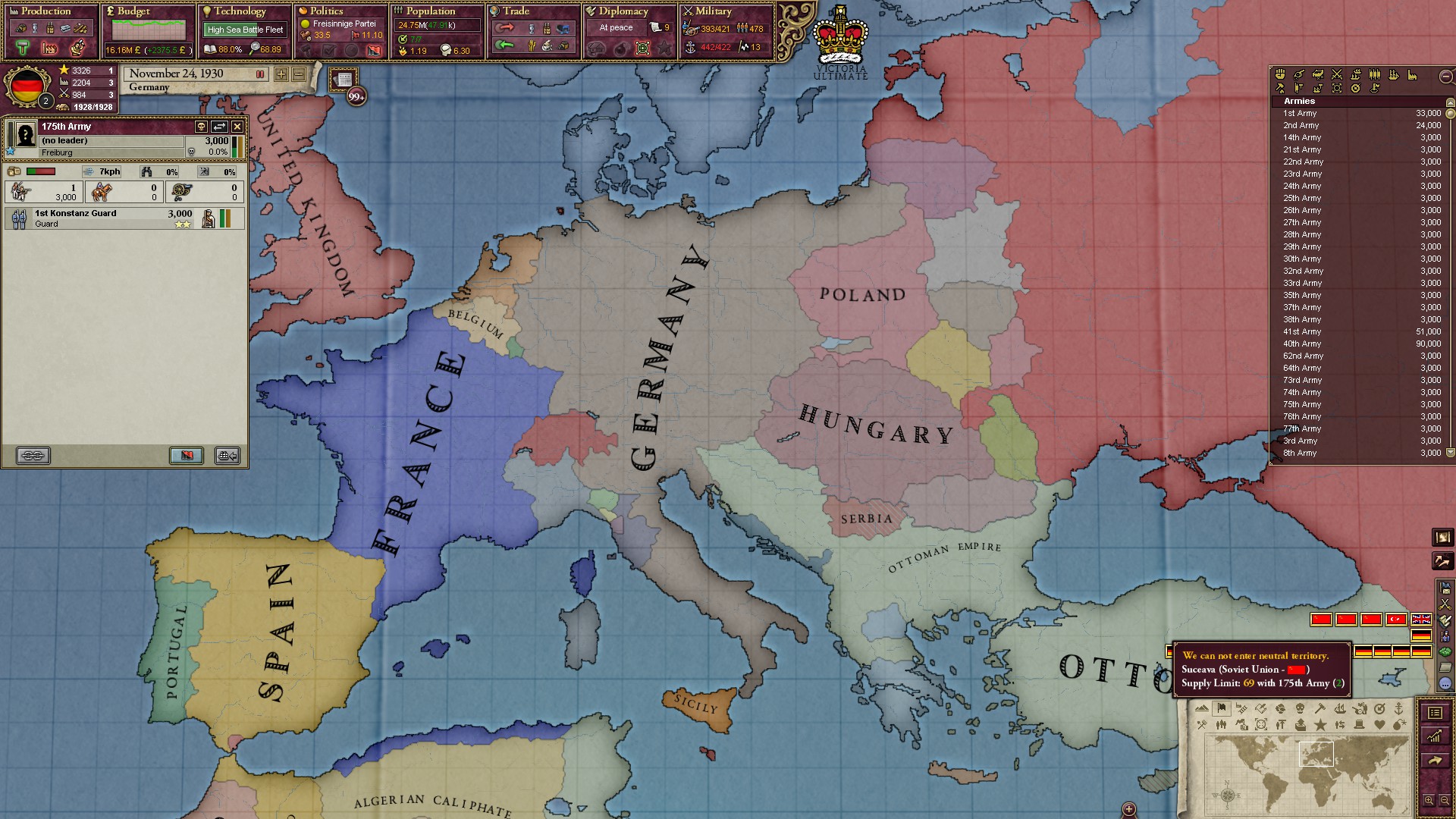This screenshot has width=1456, height=819.
Task: Click the speed increase plus control
Action: (281, 75)
